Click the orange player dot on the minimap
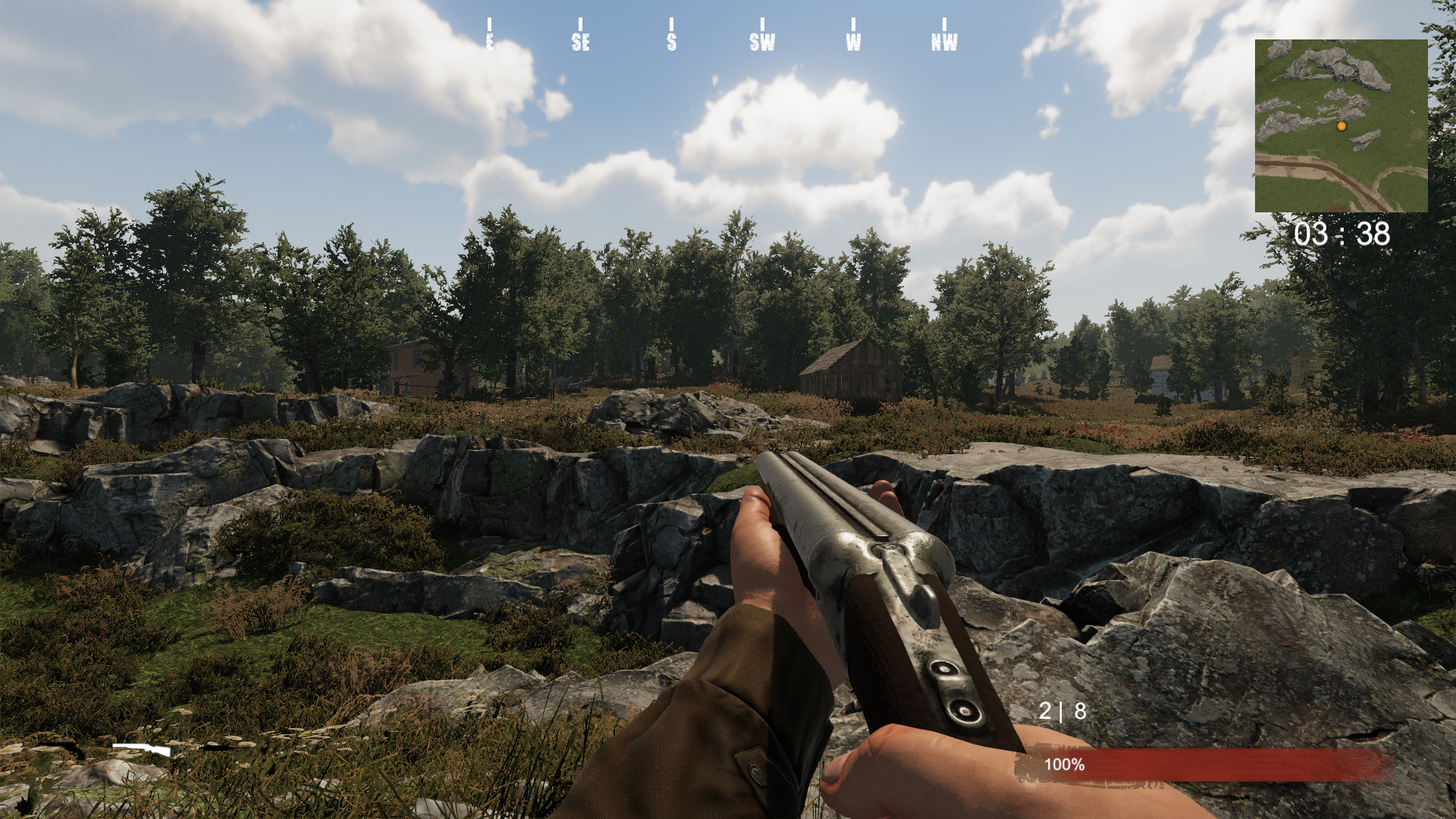Image resolution: width=1456 pixels, height=819 pixels. click(1342, 127)
